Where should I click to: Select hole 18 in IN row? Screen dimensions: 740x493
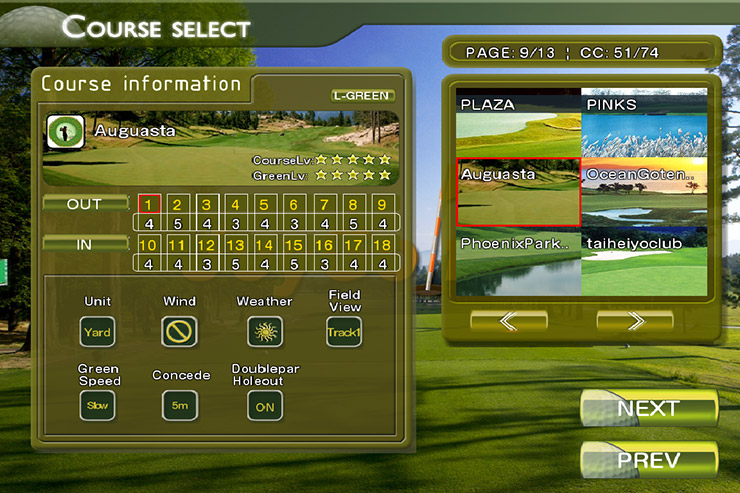pyautogui.click(x=381, y=245)
